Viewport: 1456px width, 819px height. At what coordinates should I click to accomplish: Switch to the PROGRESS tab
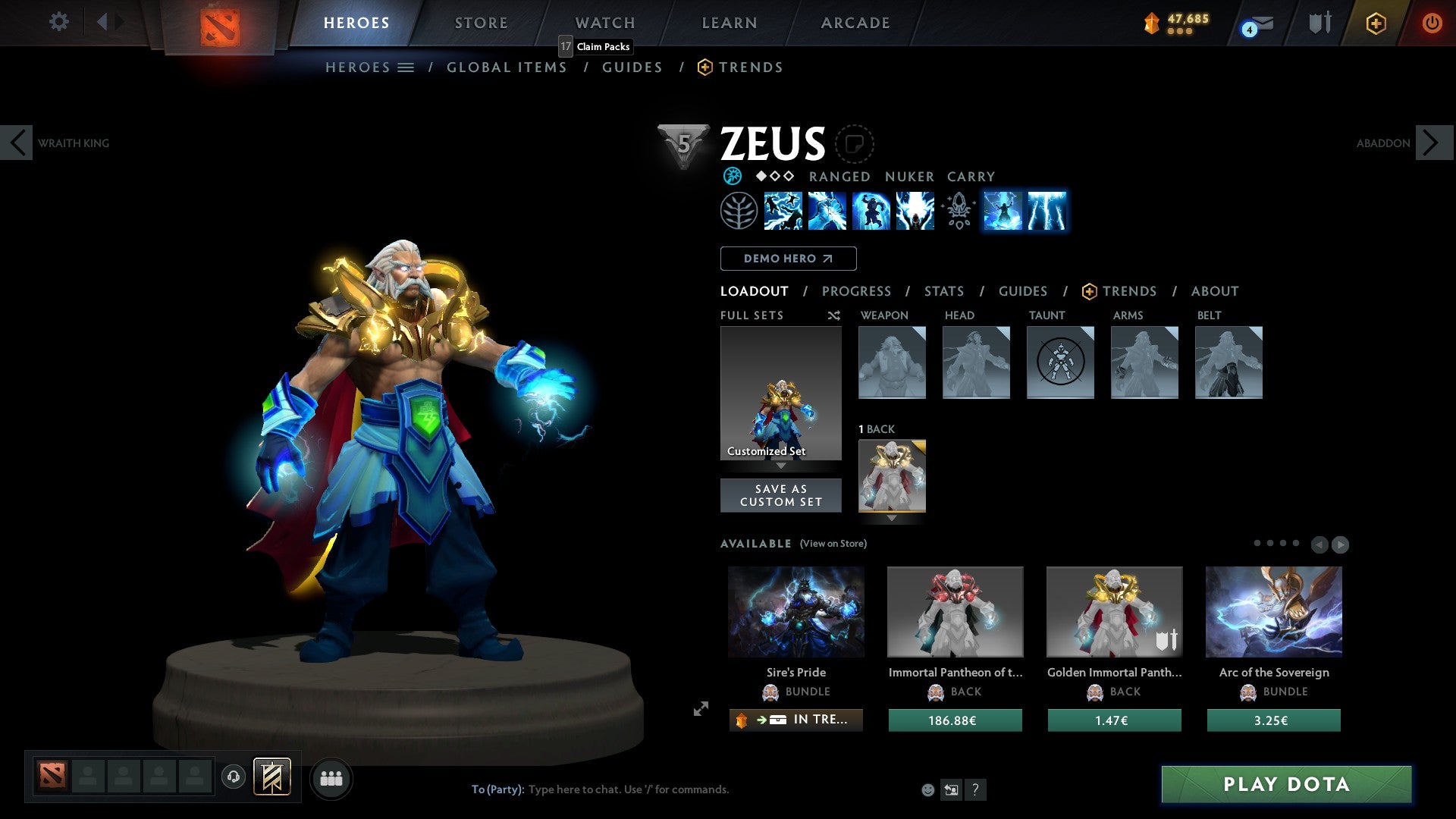857,290
